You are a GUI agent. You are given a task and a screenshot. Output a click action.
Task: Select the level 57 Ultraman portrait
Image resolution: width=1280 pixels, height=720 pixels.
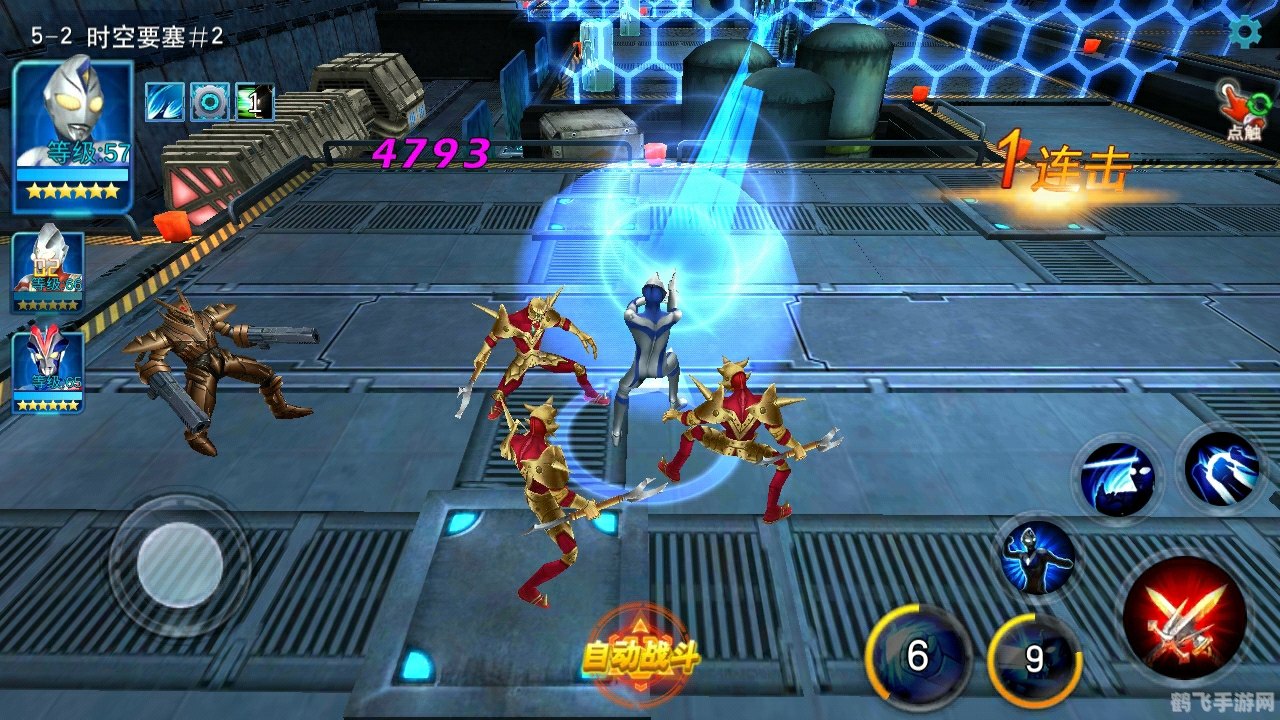pos(72,135)
